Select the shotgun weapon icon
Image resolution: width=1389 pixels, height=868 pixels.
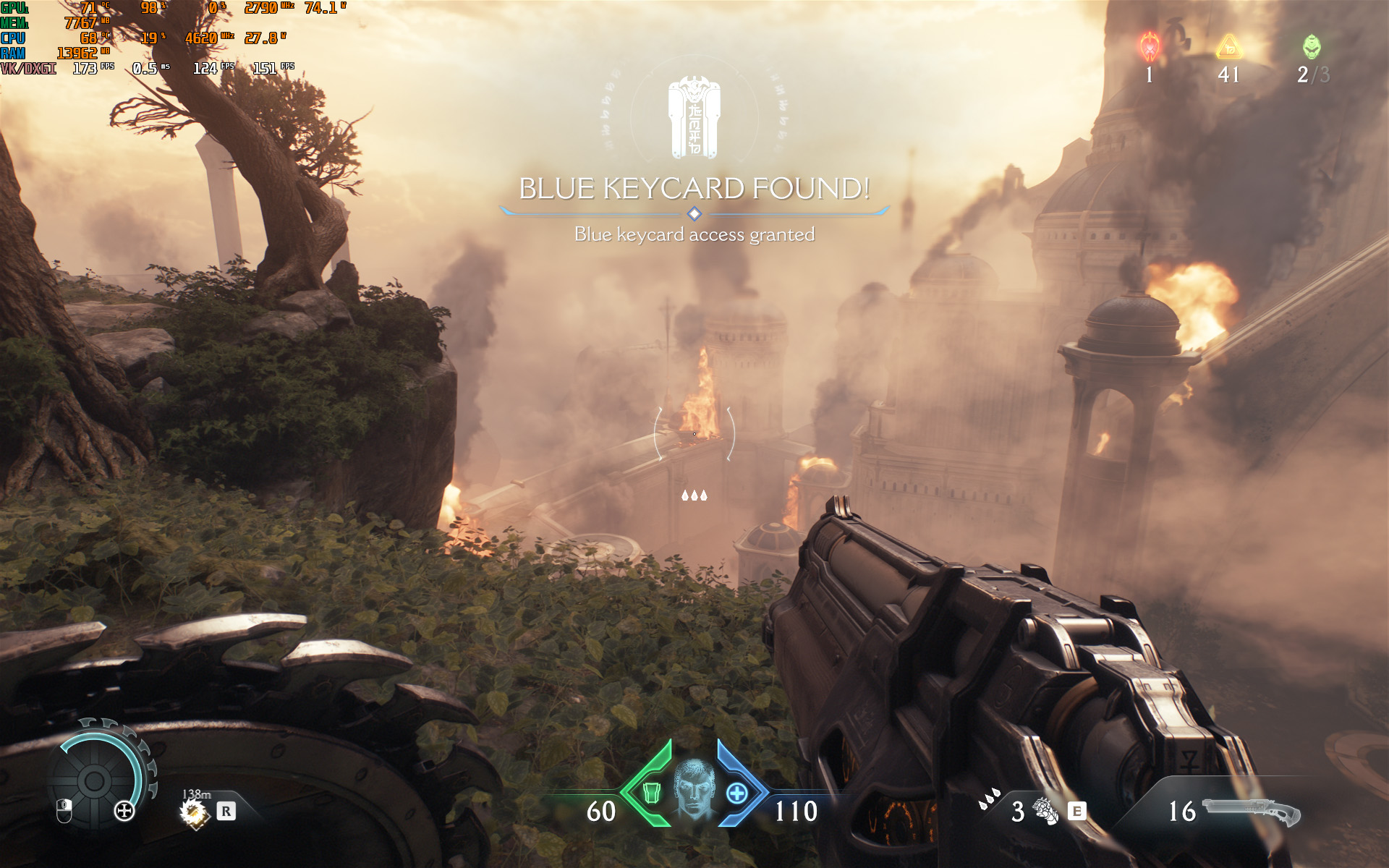[1252, 812]
